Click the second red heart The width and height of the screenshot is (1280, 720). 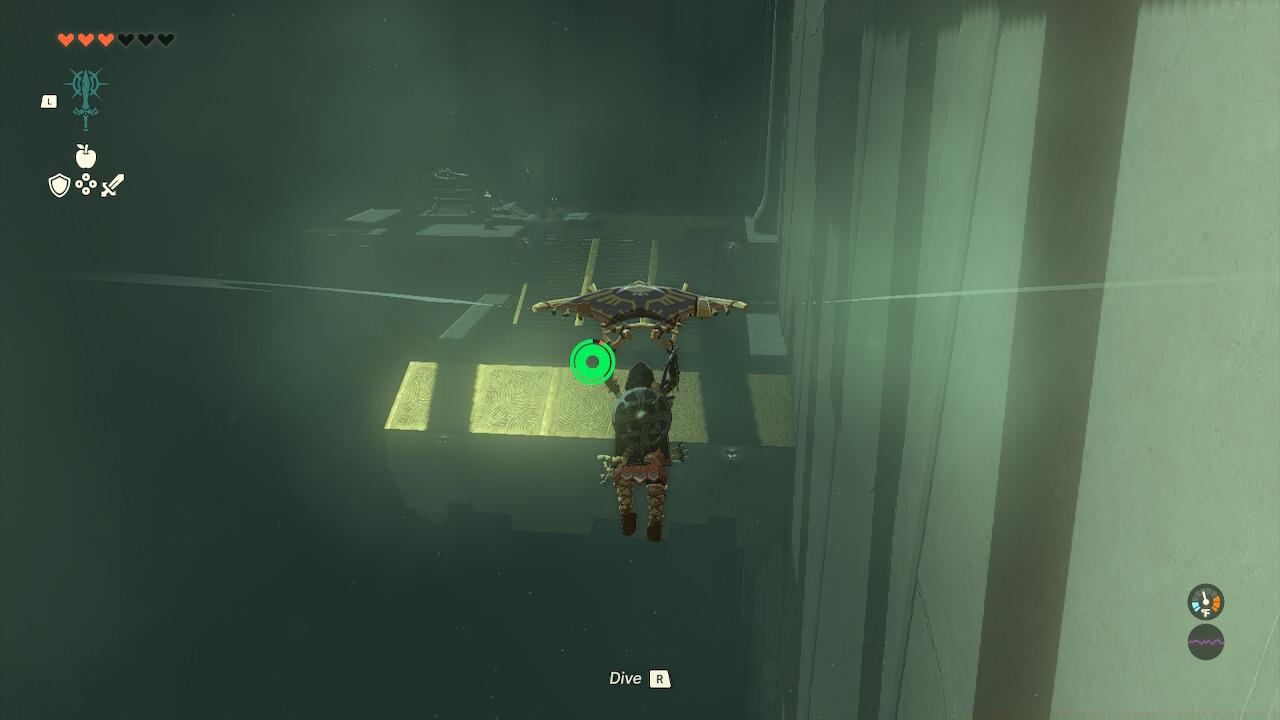click(85, 40)
